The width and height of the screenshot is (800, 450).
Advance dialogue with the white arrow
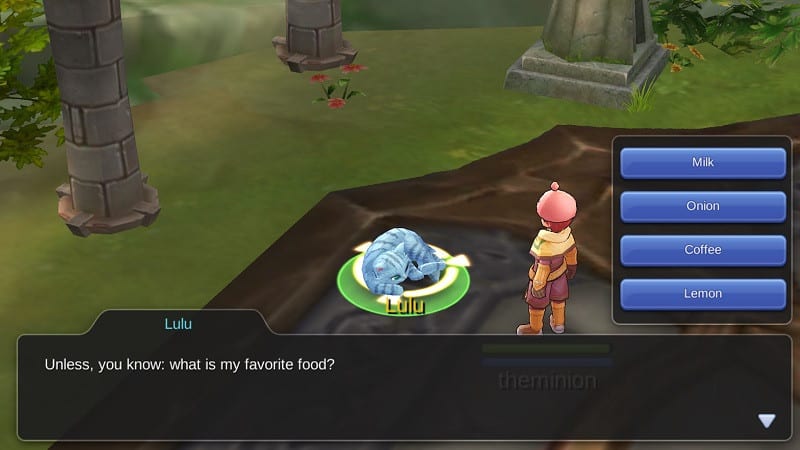coord(767,421)
